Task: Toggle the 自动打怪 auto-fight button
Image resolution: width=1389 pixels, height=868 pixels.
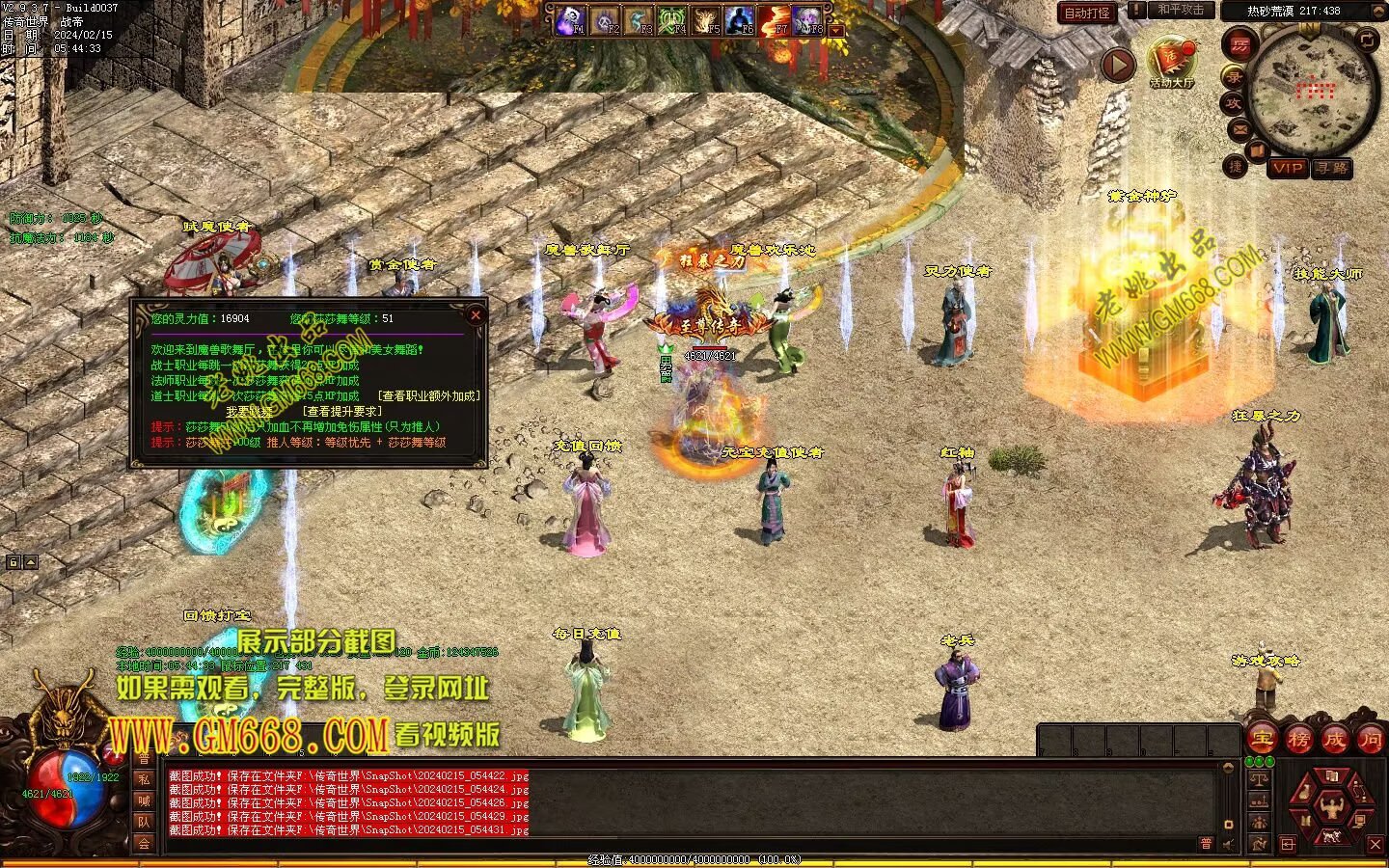Action: [1086, 14]
